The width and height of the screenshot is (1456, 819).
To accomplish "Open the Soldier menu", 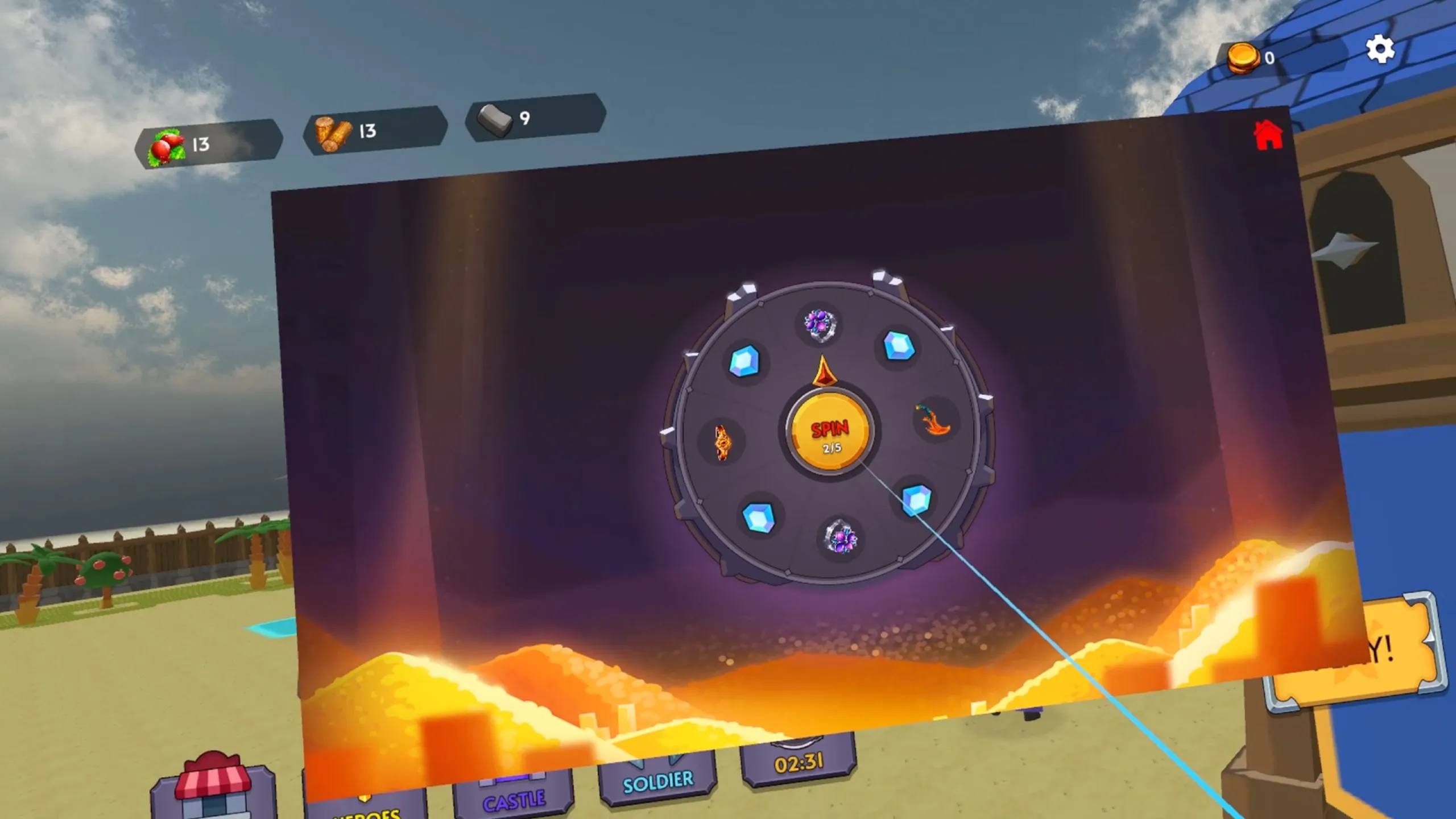I will (x=658, y=781).
